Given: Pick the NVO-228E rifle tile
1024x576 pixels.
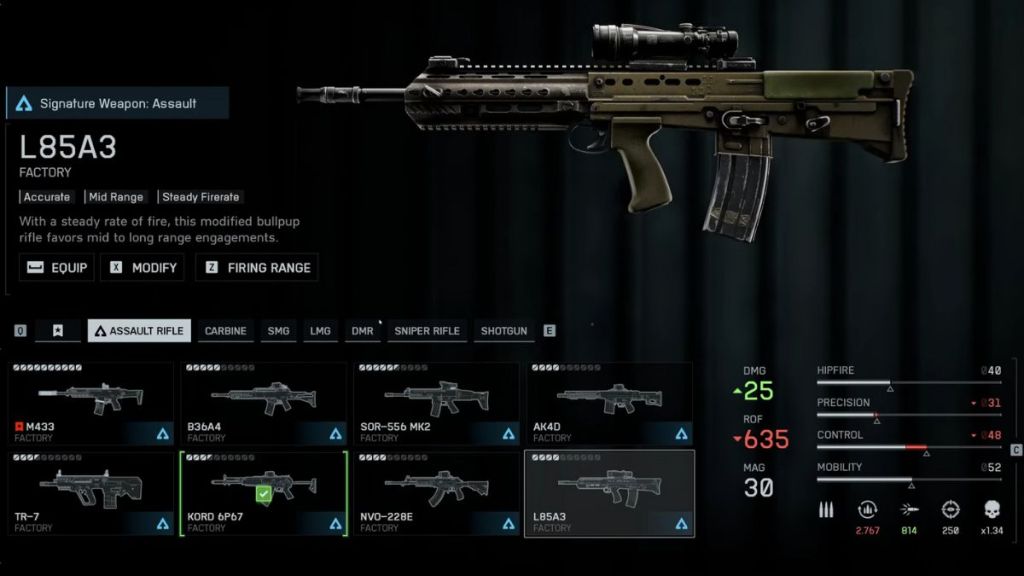Looking at the screenshot, I should pos(436,493).
